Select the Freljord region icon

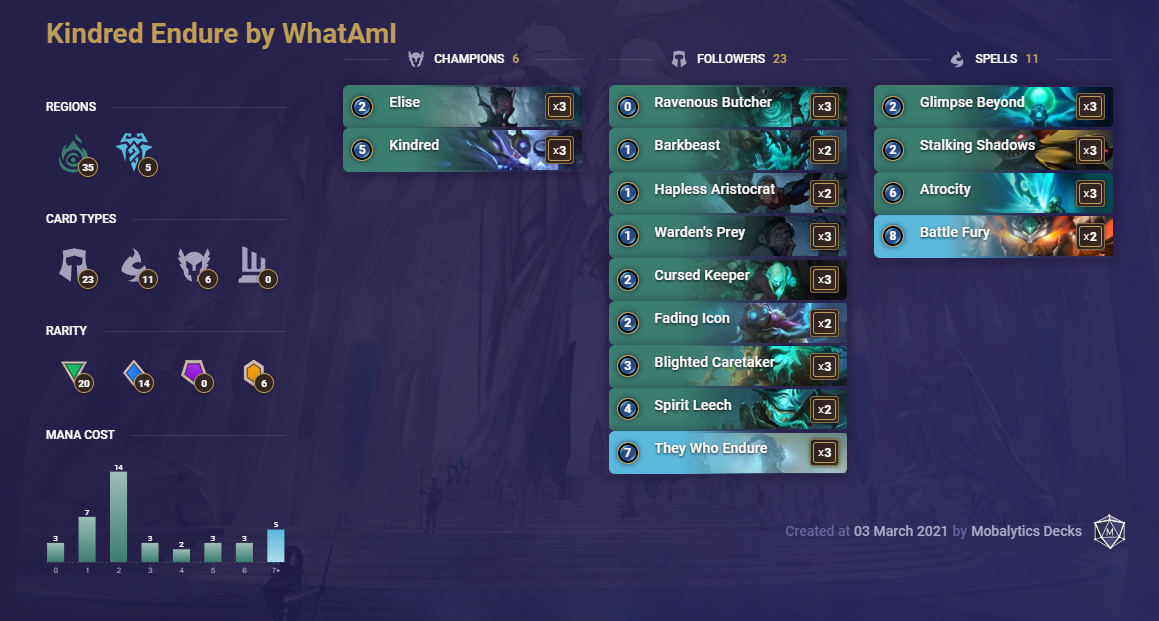coord(133,153)
